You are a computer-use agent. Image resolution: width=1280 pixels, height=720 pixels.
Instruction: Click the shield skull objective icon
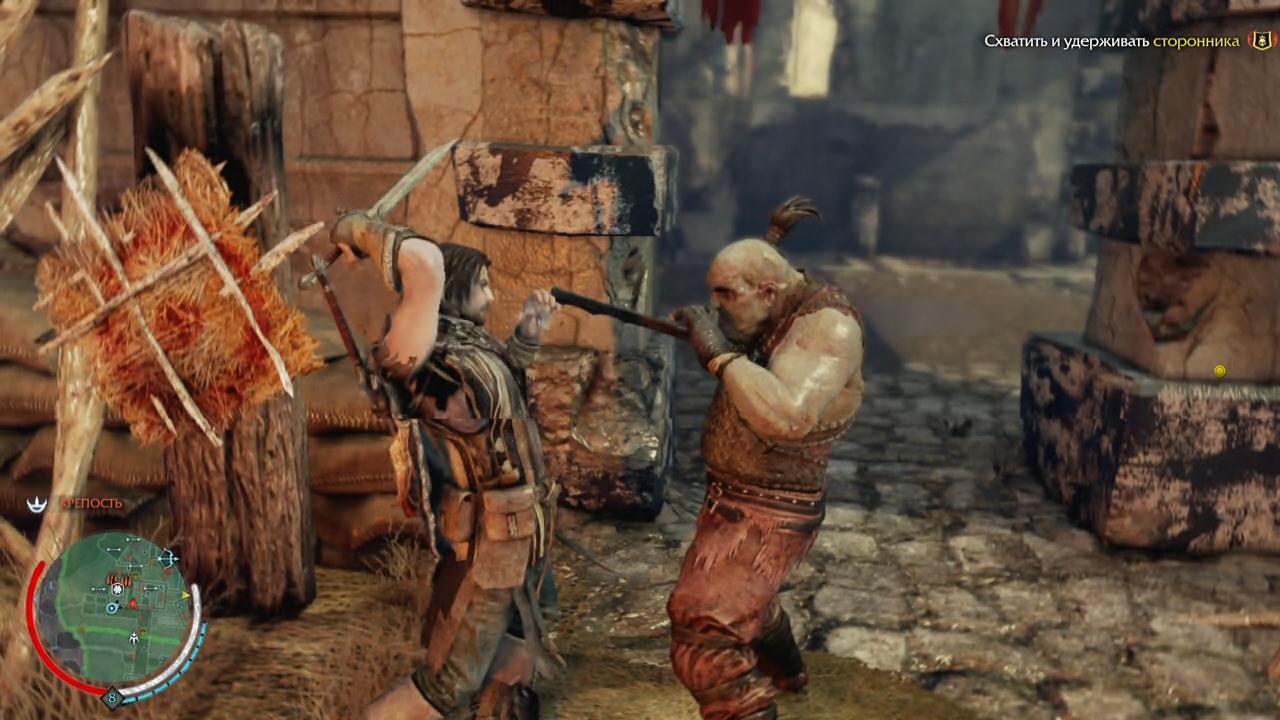point(1261,41)
